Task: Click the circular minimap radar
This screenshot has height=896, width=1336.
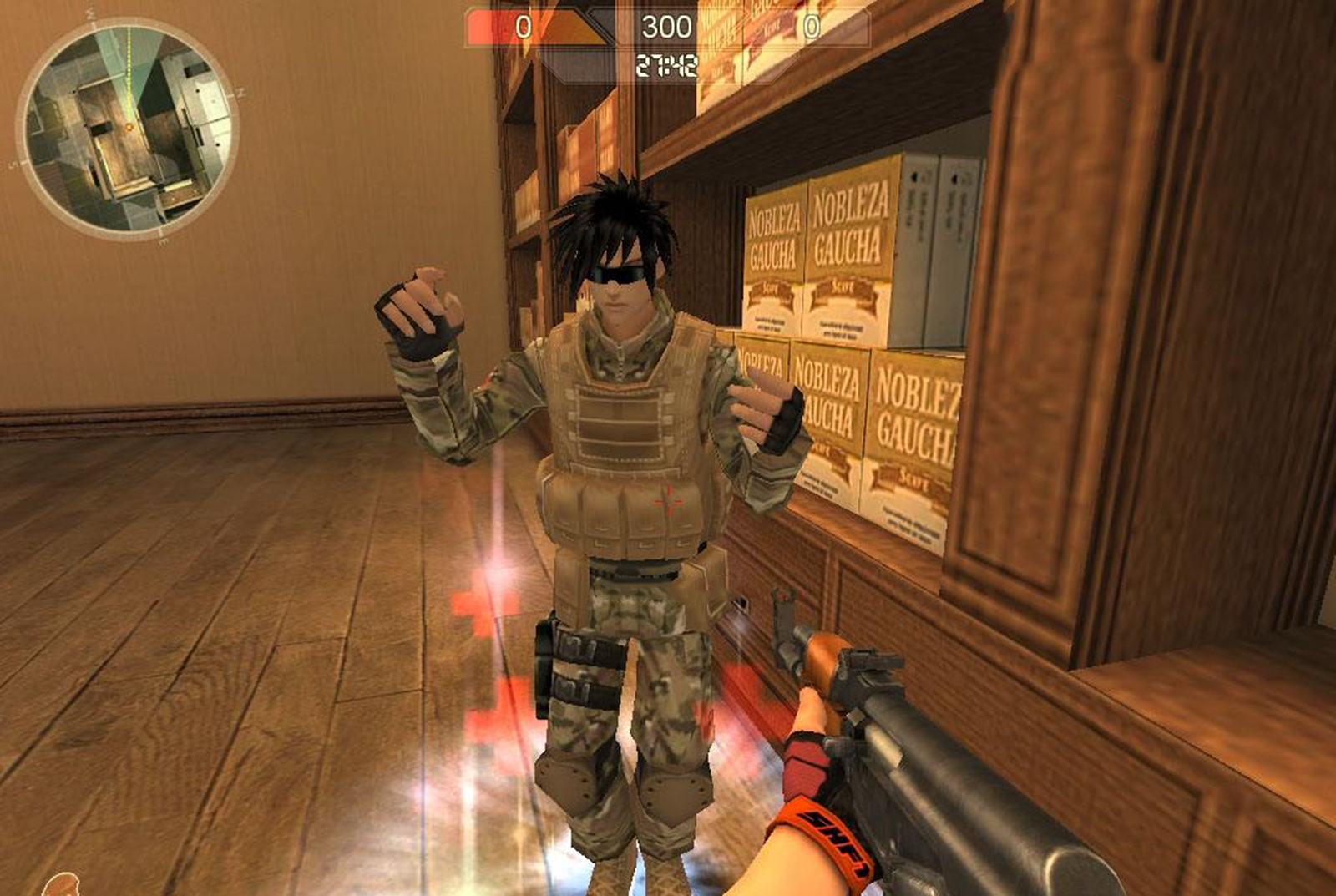Action: point(129,129)
